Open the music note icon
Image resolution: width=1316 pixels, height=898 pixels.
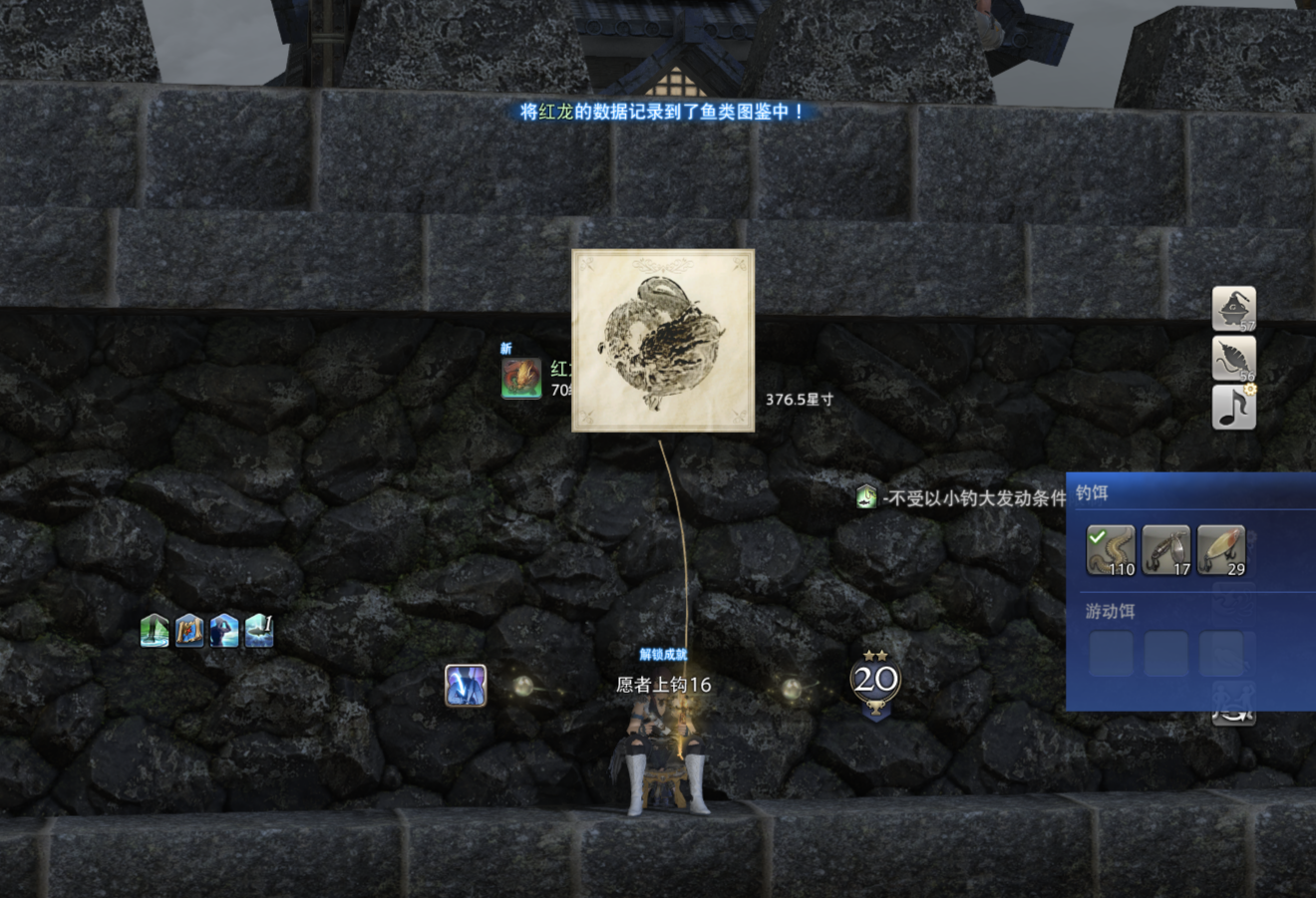click(x=1233, y=408)
